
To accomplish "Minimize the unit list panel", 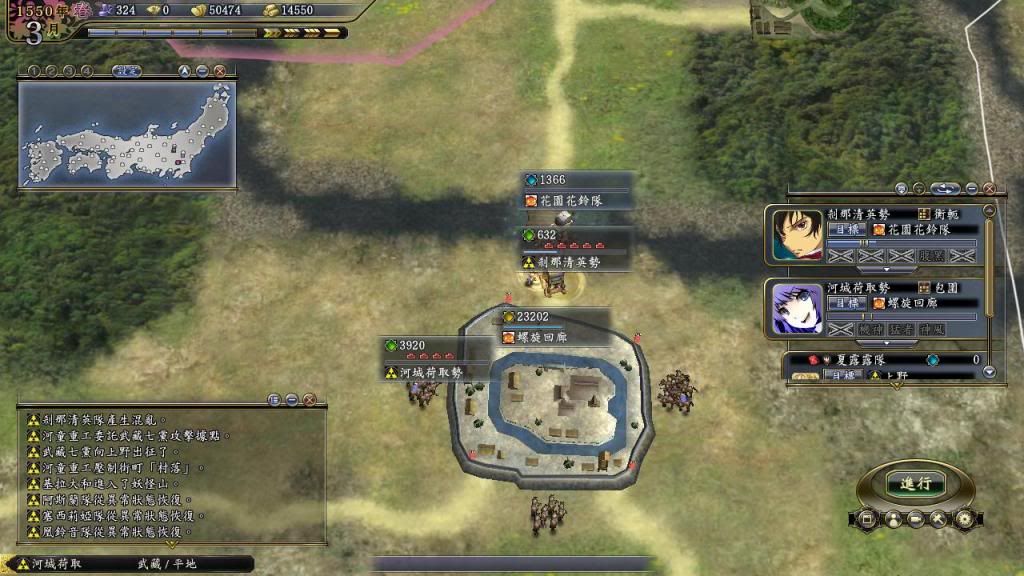I will point(971,188).
